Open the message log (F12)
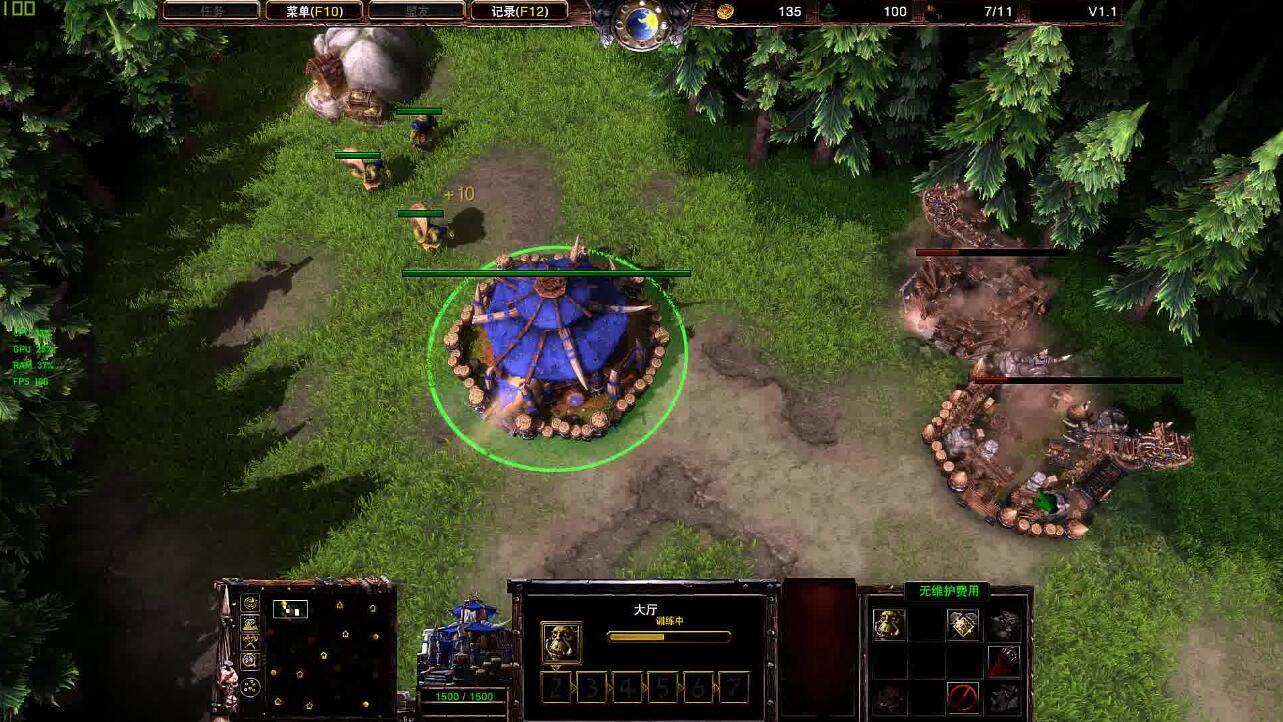 520,11
